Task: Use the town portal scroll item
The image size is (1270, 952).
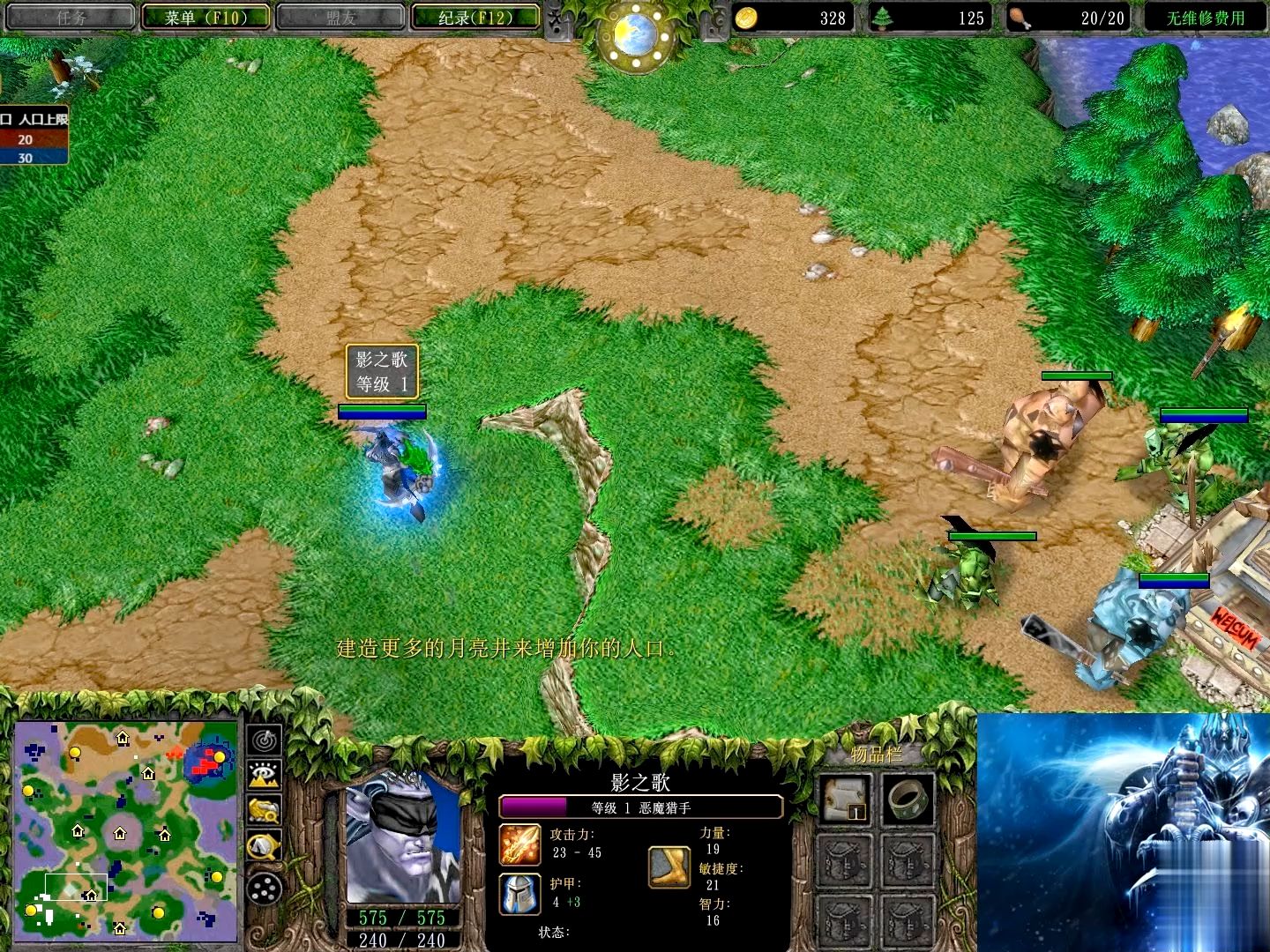Action: pyautogui.click(x=845, y=799)
